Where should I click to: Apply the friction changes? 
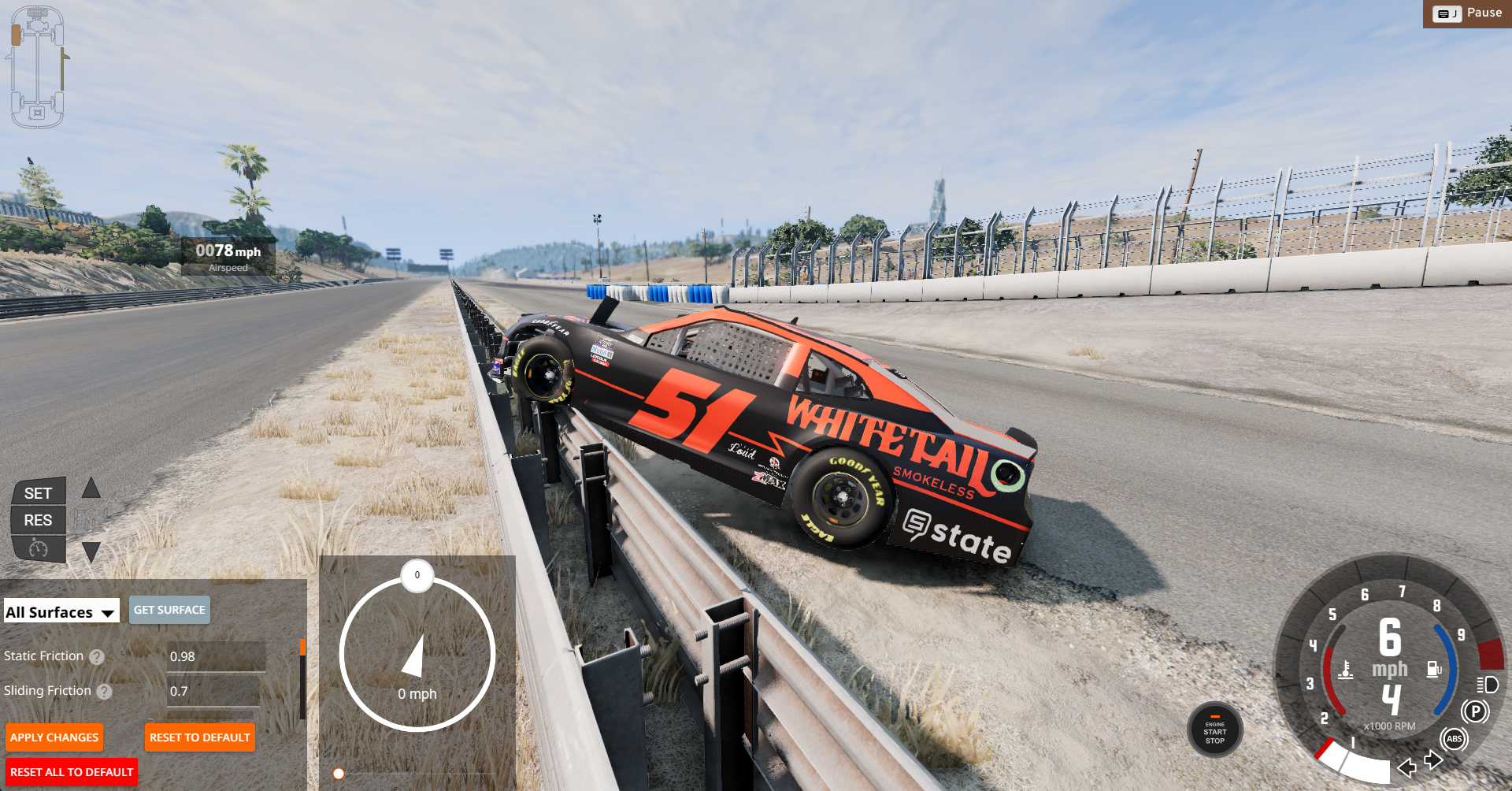(54, 737)
